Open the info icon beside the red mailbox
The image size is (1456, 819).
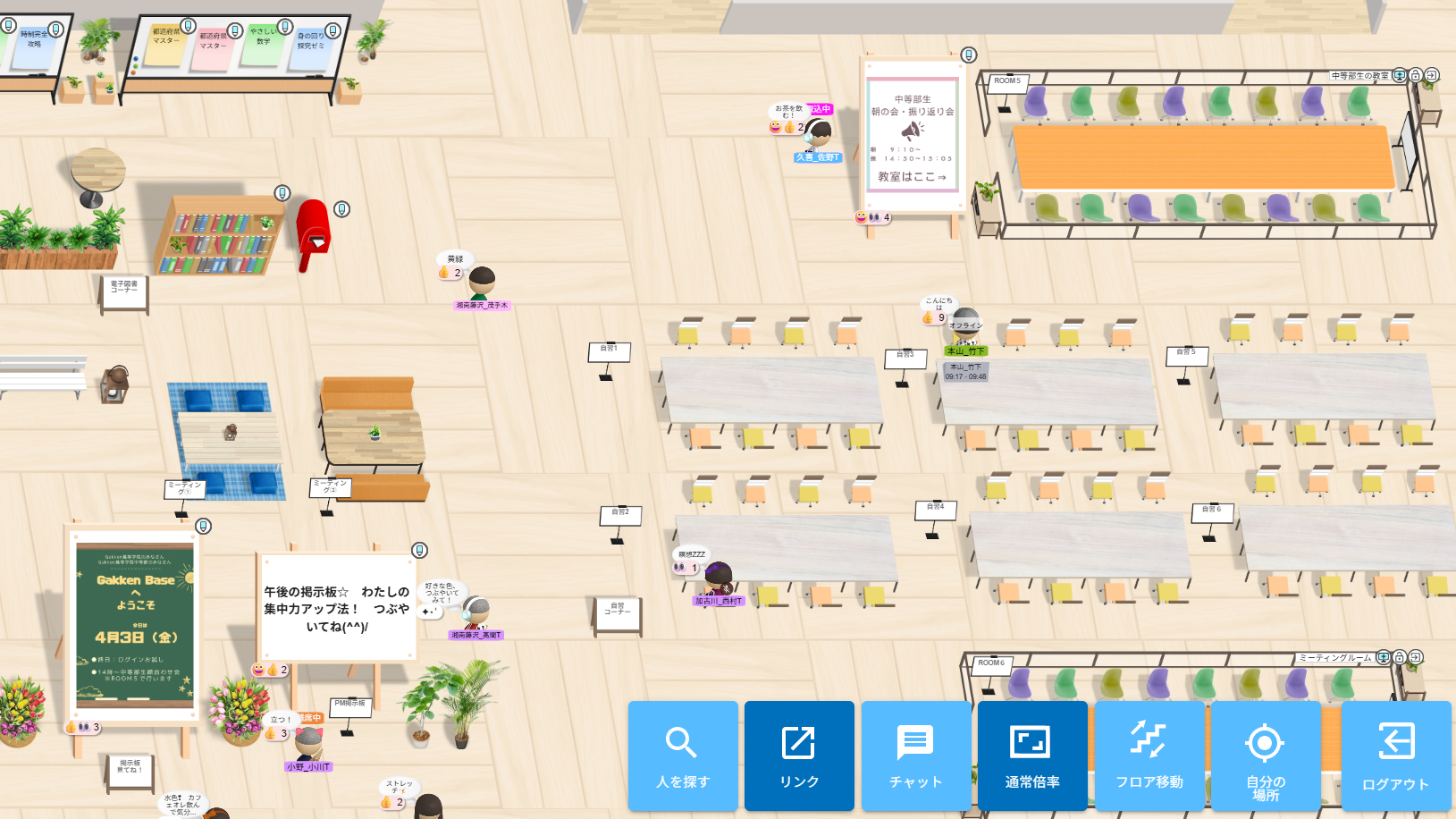click(341, 209)
